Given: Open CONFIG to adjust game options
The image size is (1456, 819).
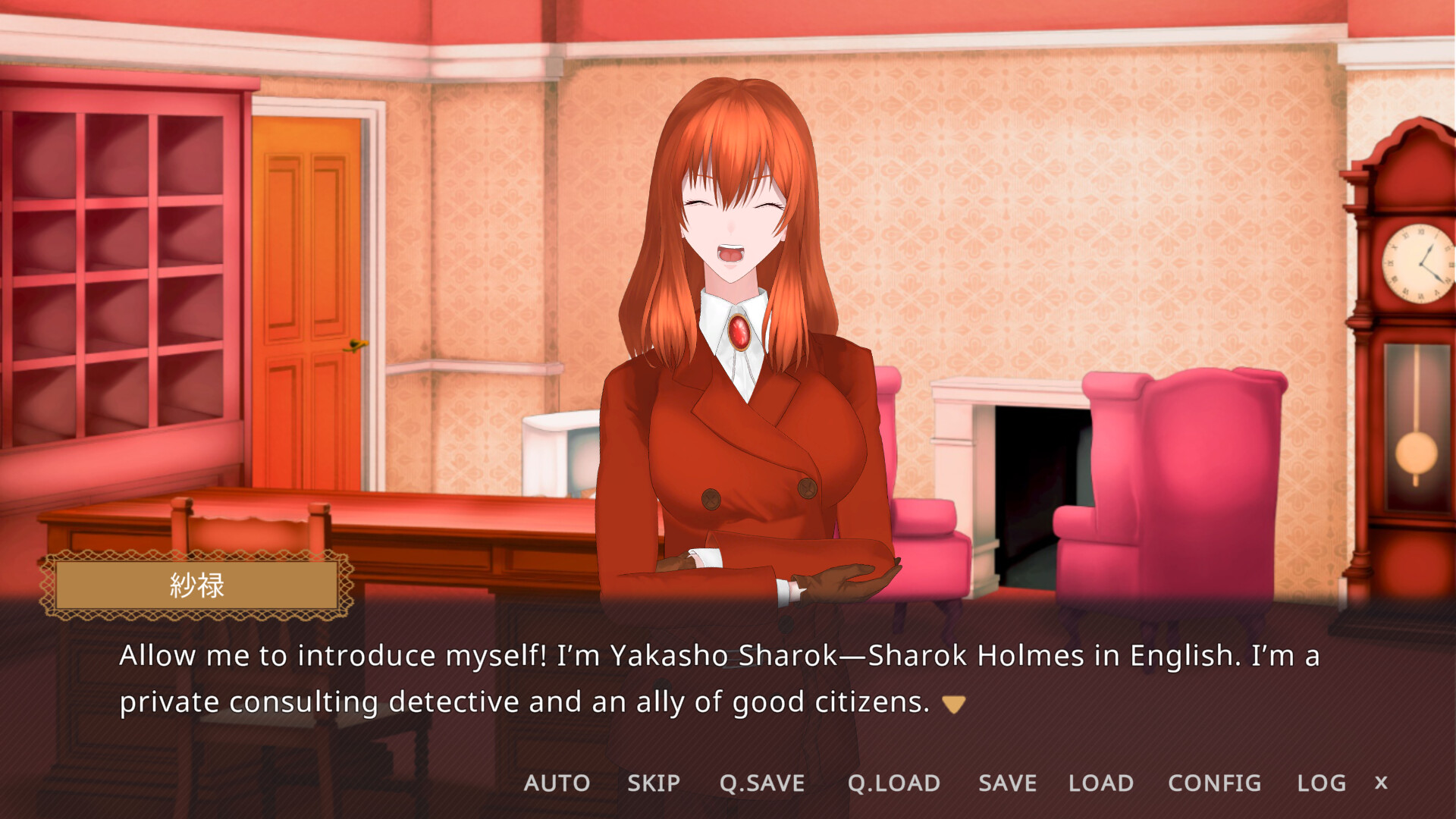Looking at the screenshot, I should coord(1213,783).
